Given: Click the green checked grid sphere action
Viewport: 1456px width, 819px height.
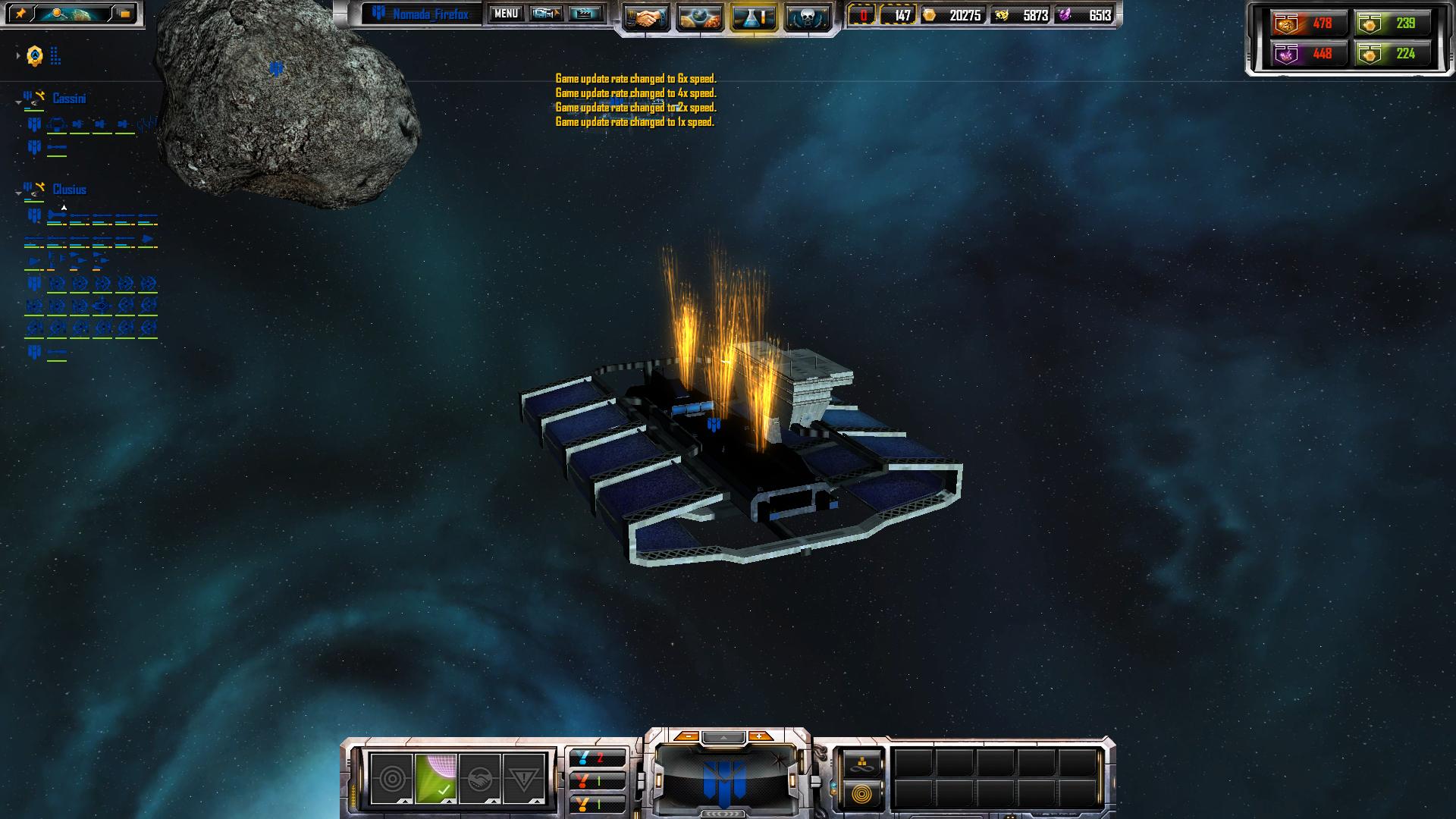Looking at the screenshot, I should pos(436,779).
